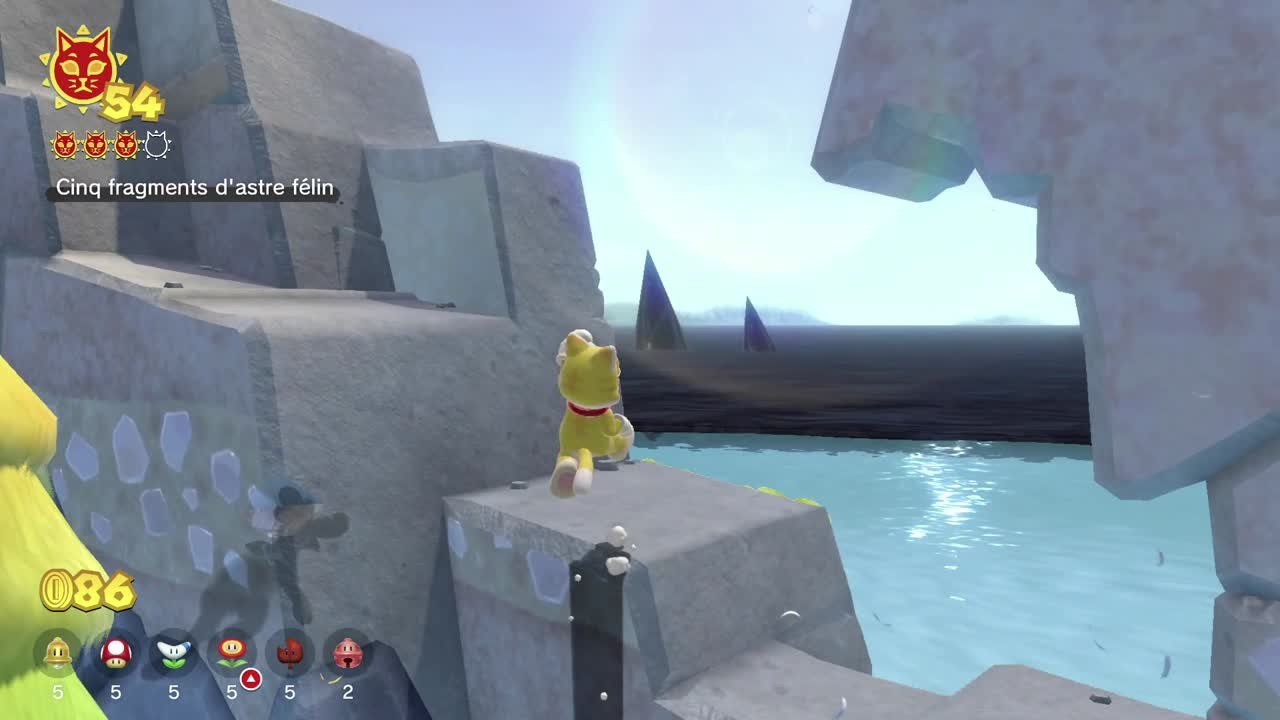Image resolution: width=1280 pixels, height=720 pixels.
Task: Use the Fire Flower reserve item
Action: pos(232,653)
